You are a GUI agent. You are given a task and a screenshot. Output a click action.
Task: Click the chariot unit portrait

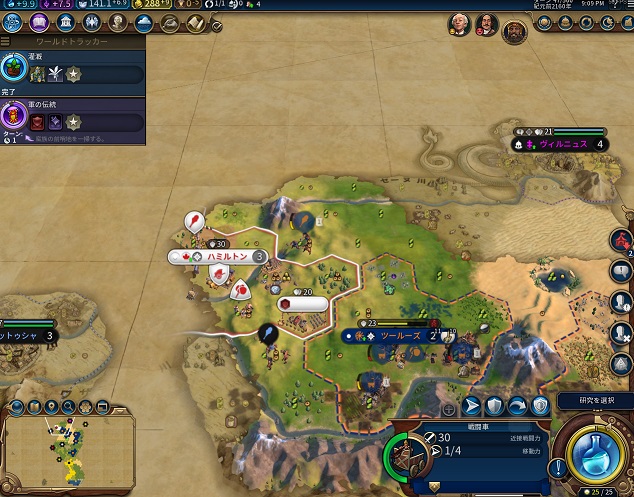click(409, 457)
